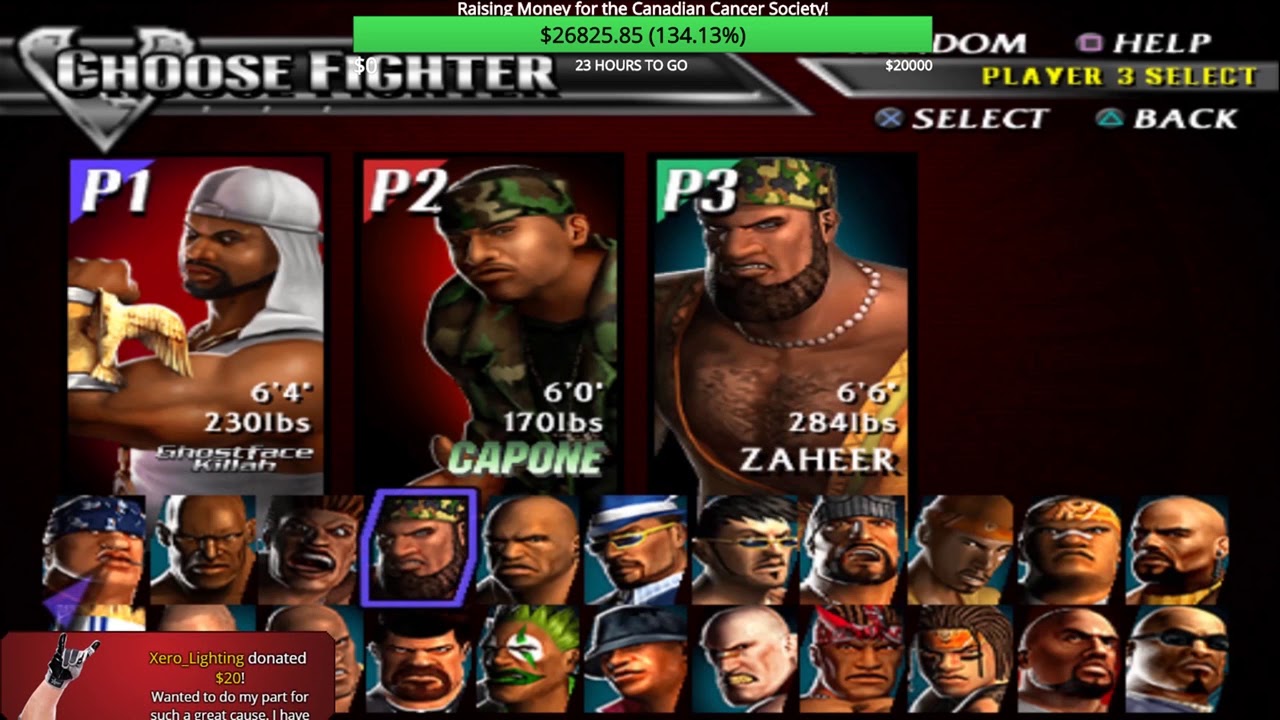1280x720 pixels.
Task: Select the blue bandana fighter portrait
Action: [x=96, y=550]
